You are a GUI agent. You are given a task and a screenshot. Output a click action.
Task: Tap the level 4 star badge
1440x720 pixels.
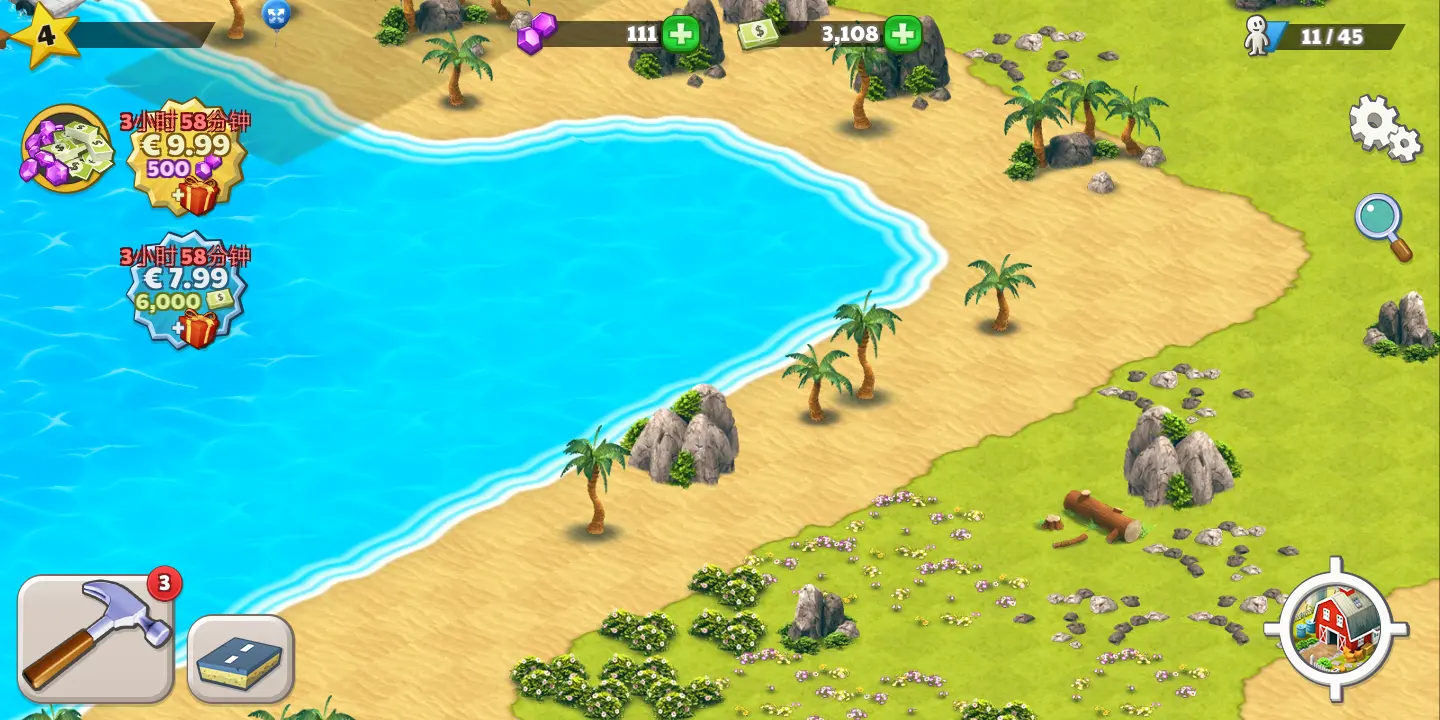[x=43, y=36]
